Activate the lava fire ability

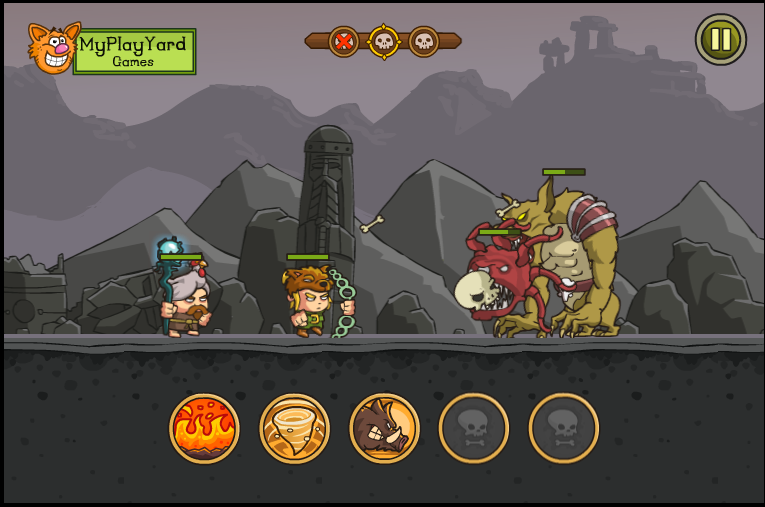[204, 428]
